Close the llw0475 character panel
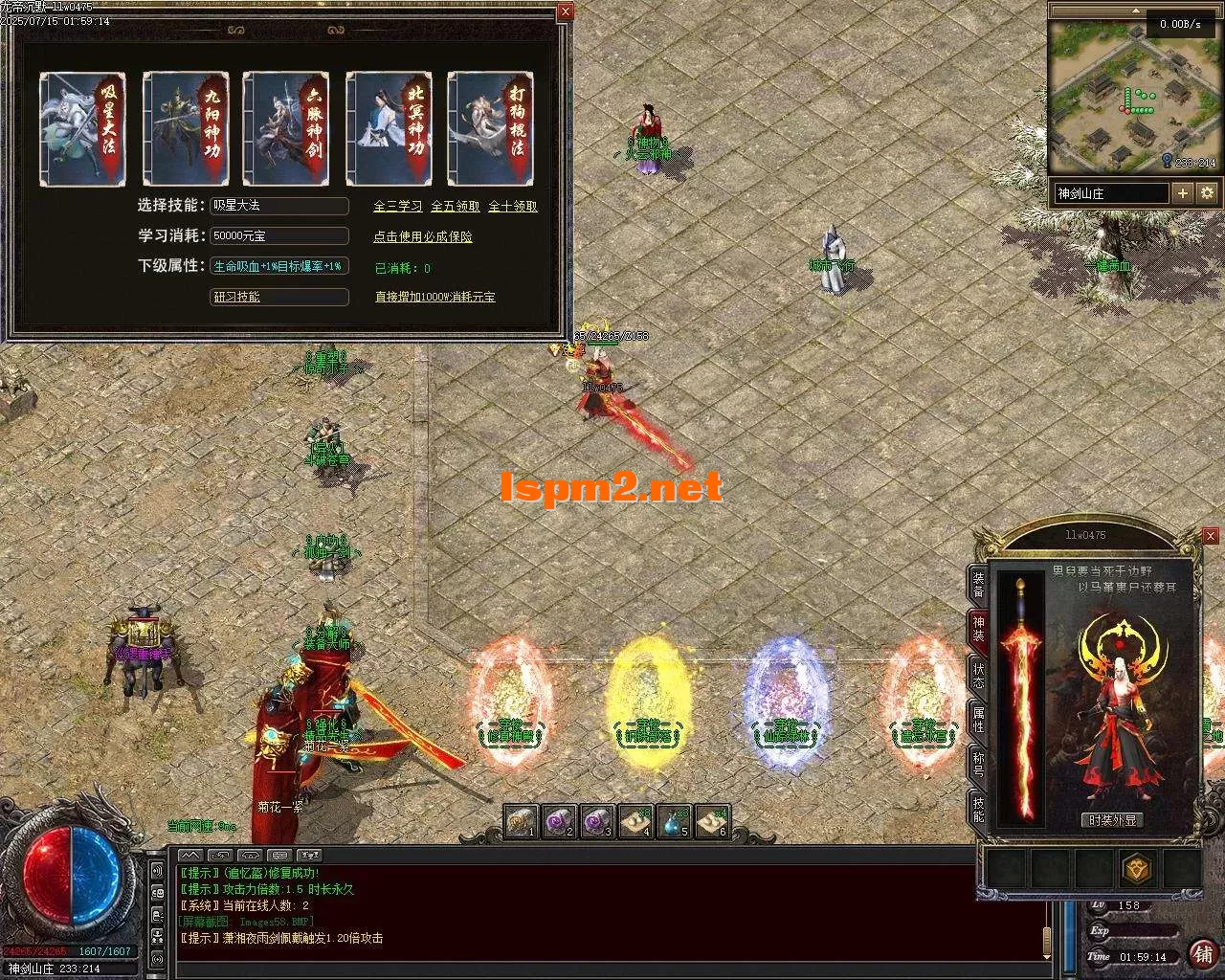The width and height of the screenshot is (1225, 980). 1211,536
